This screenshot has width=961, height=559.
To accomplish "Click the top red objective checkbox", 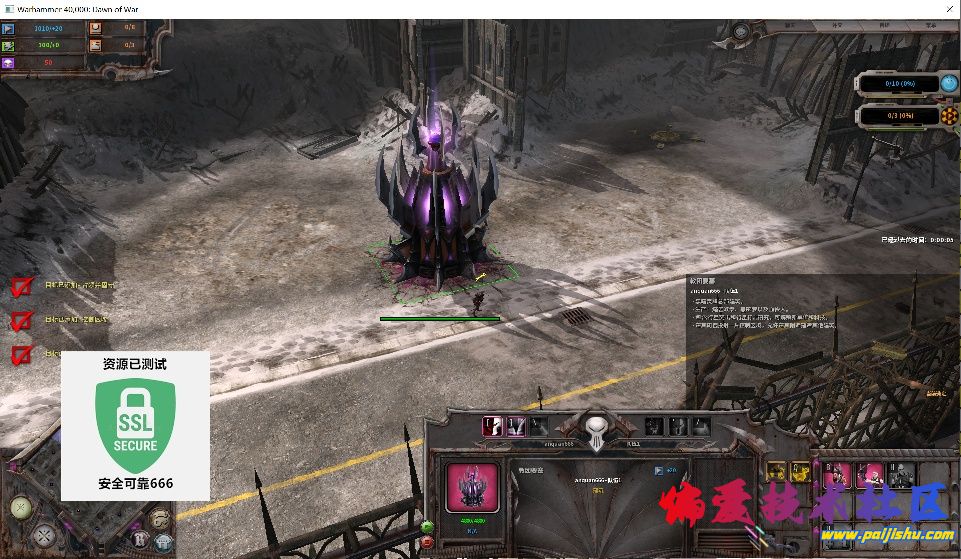I will click(x=21, y=287).
